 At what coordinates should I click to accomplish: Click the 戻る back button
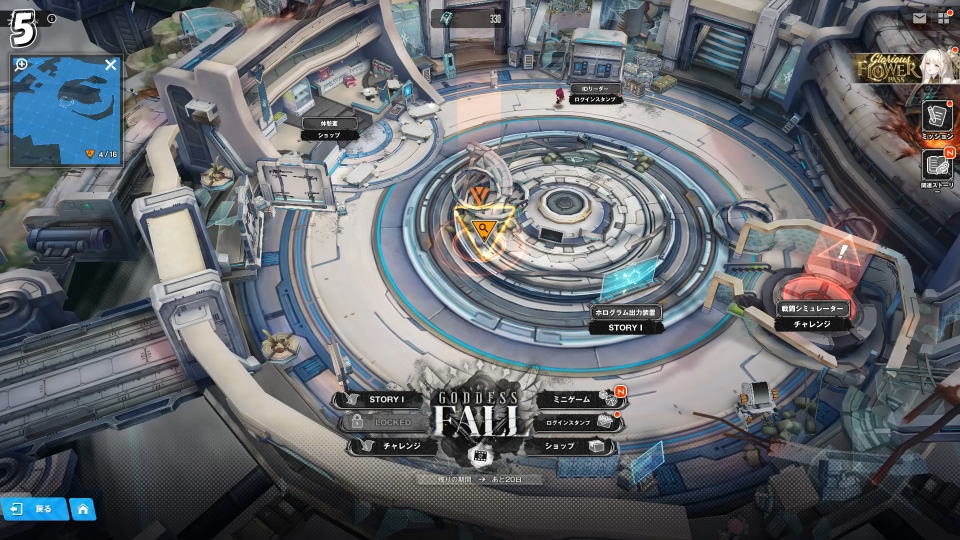(x=34, y=509)
